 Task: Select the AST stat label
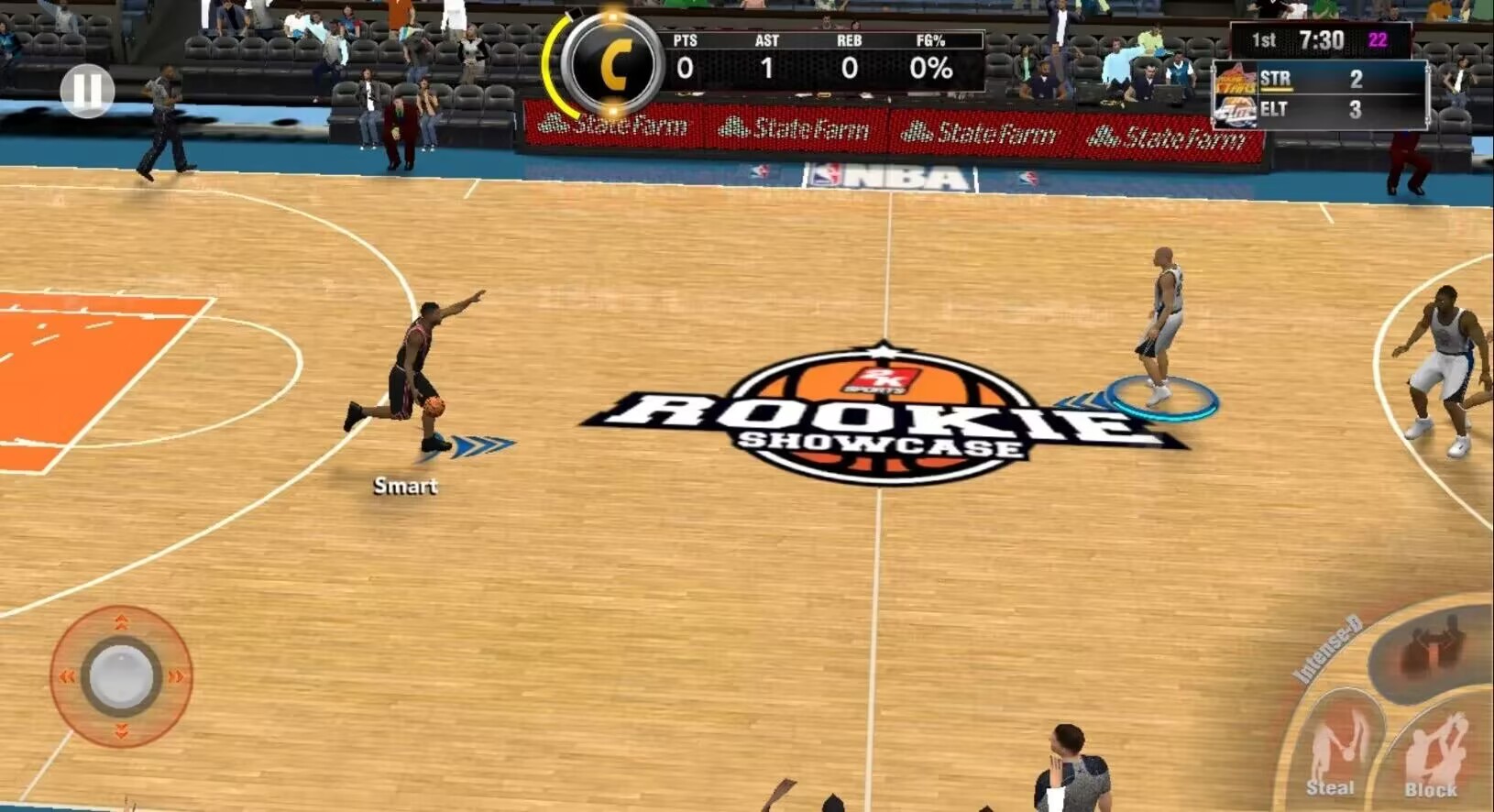(766, 40)
